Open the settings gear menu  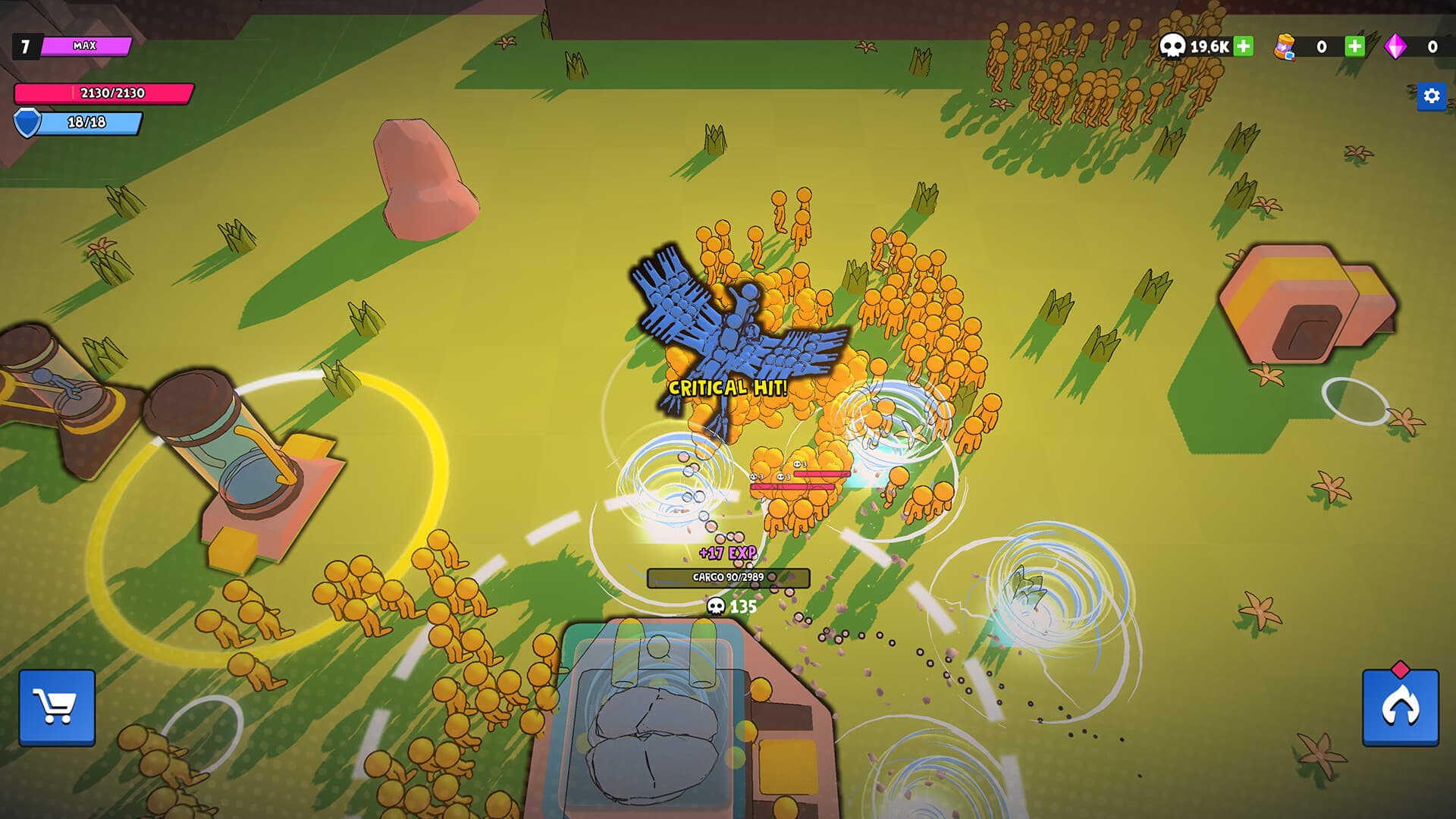(1432, 96)
